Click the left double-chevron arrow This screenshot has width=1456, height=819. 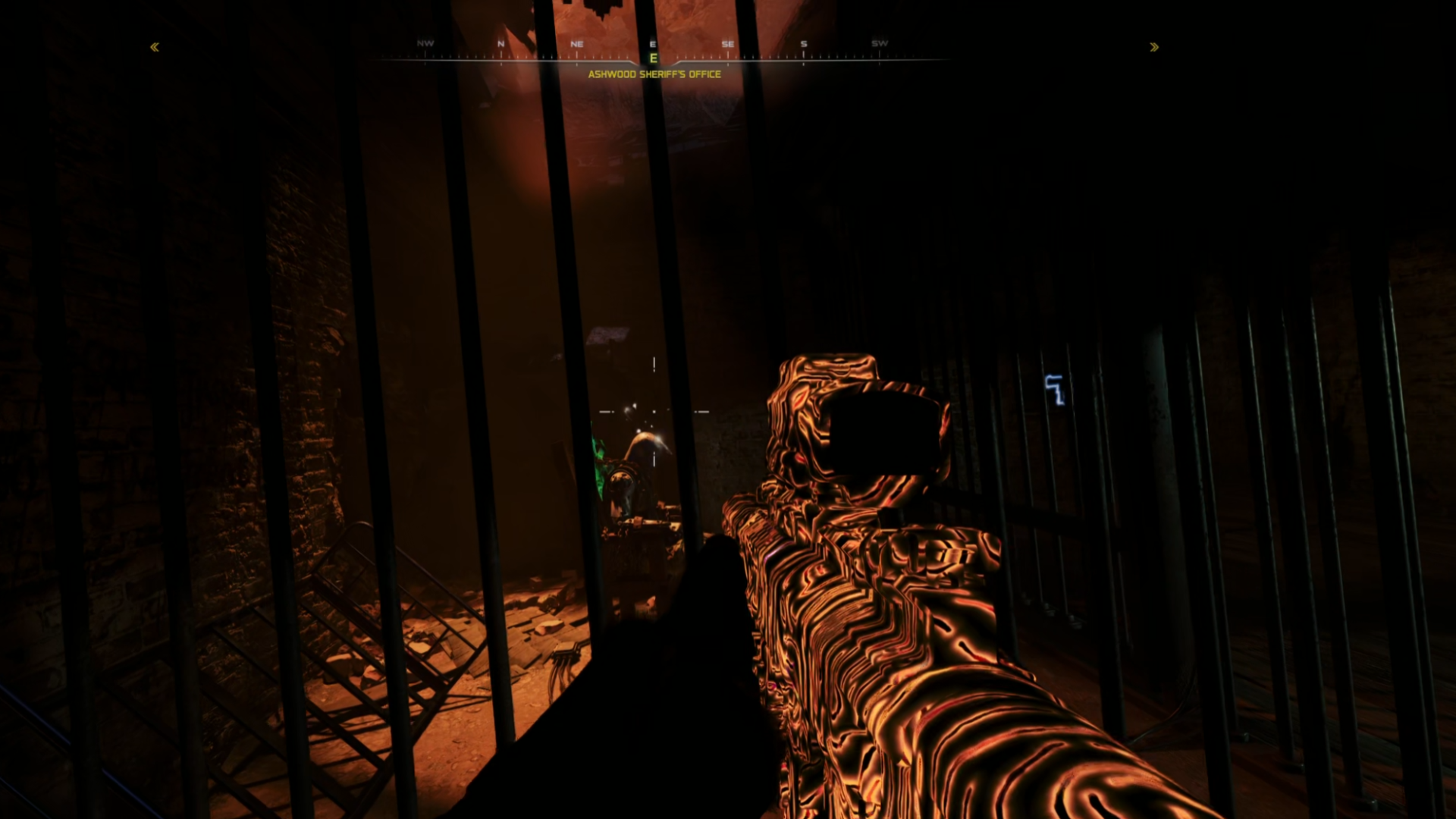point(154,47)
